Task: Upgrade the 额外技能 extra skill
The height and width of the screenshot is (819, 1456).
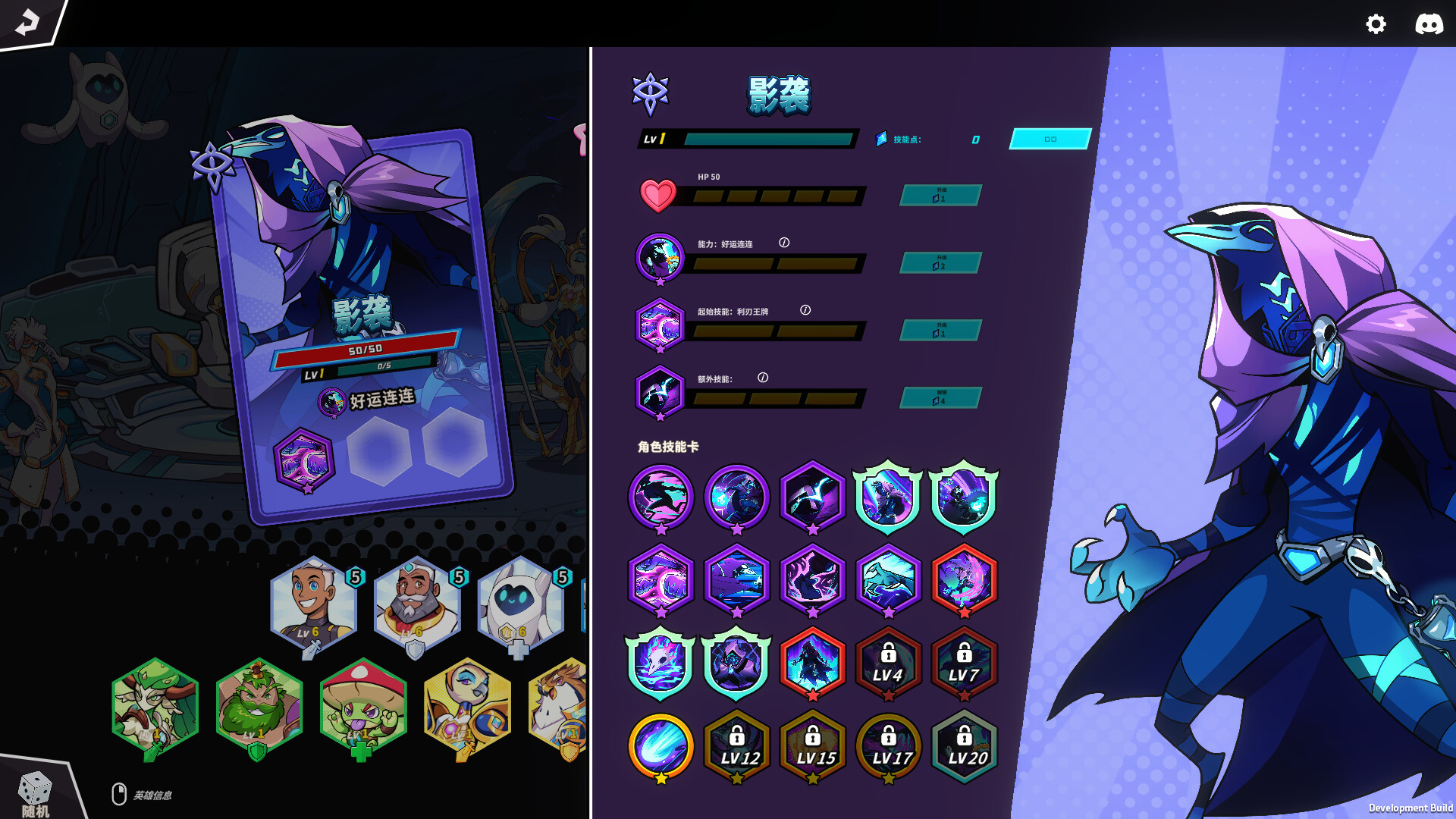Action: tap(940, 398)
